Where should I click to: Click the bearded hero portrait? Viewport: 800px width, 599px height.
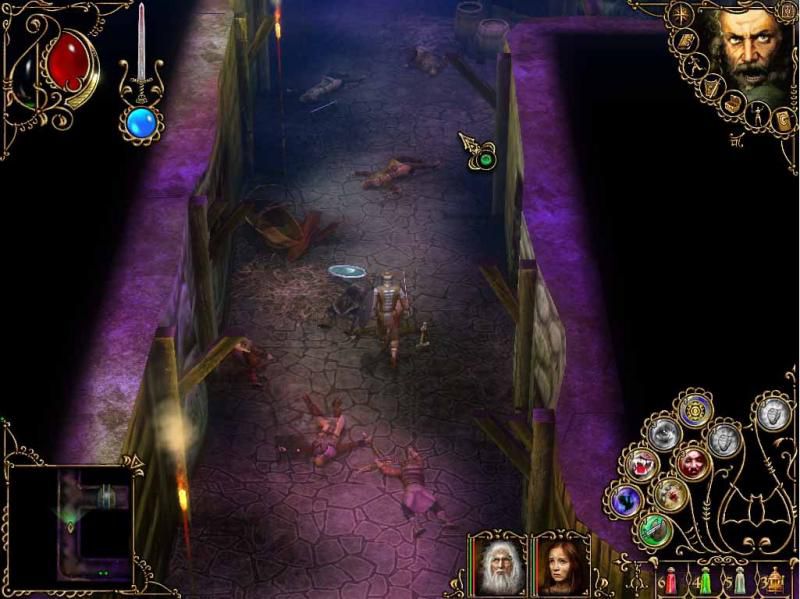tap(753, 52)
